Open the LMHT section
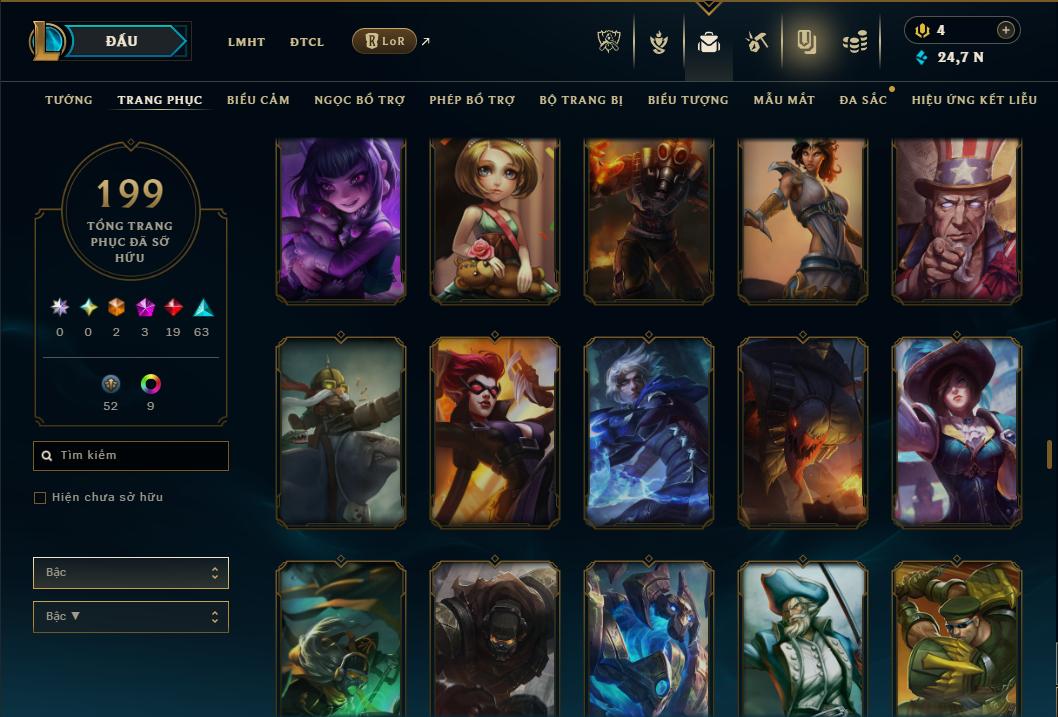Viewport: 1058px width, 717px height. pyautogui.click(x=246, y=42)
